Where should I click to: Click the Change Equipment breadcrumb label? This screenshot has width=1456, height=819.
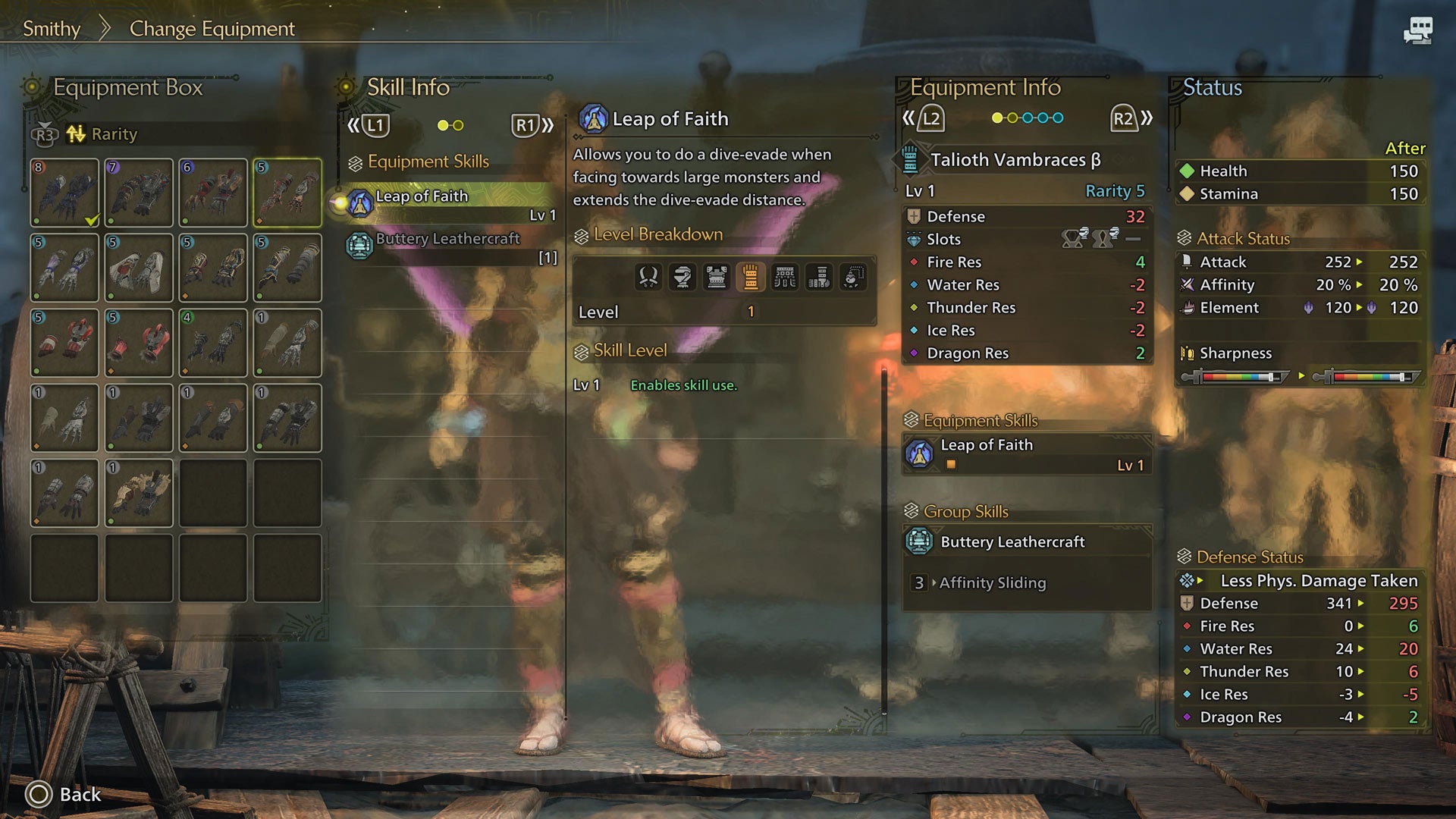212,29
